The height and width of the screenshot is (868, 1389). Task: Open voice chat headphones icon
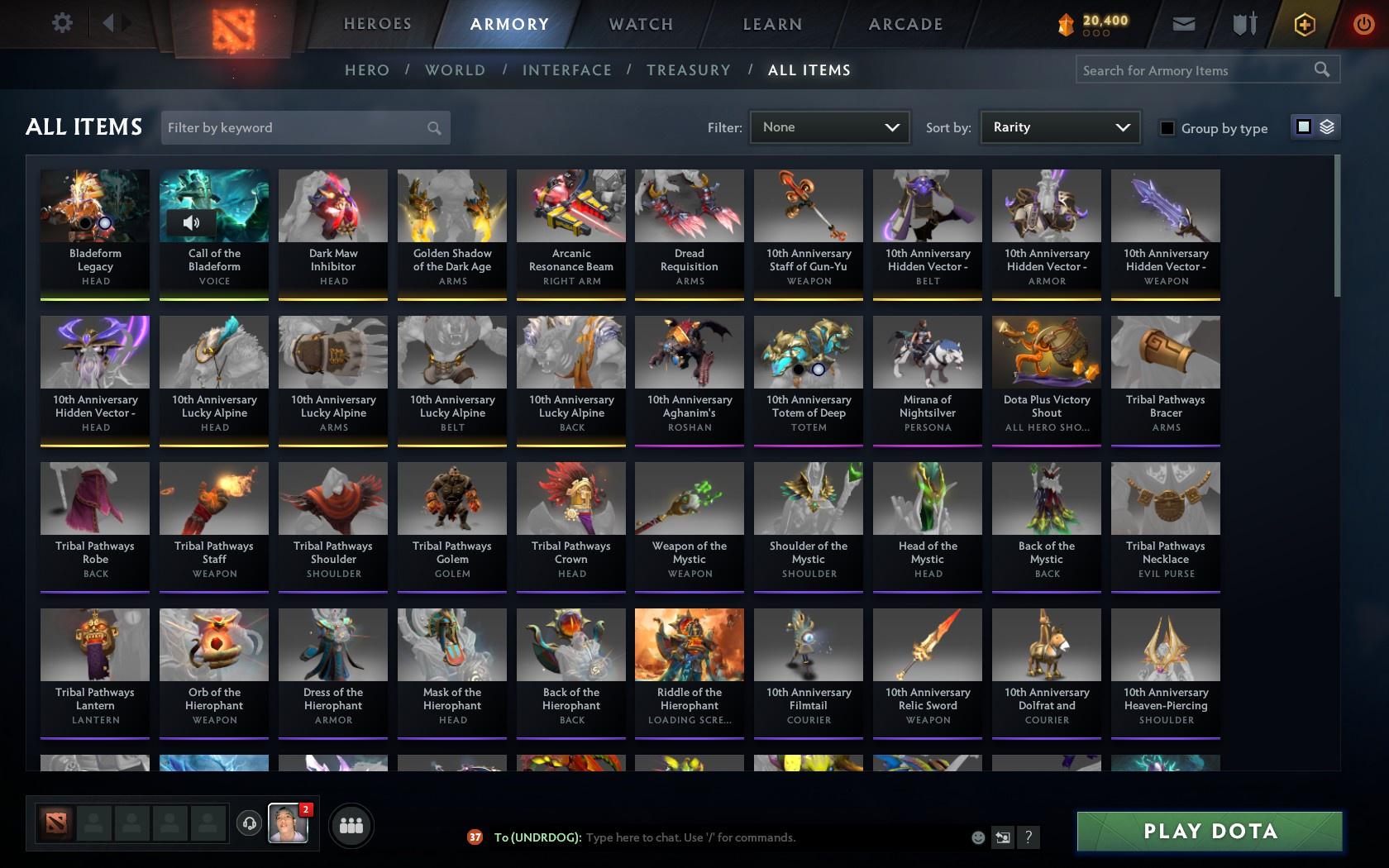[250, 825]
